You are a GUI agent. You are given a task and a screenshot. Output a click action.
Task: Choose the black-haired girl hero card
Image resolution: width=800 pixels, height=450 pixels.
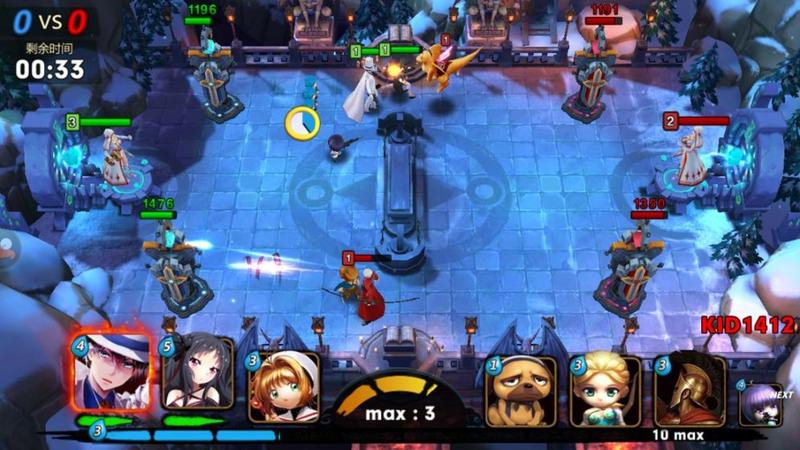[x=197, y=373]
